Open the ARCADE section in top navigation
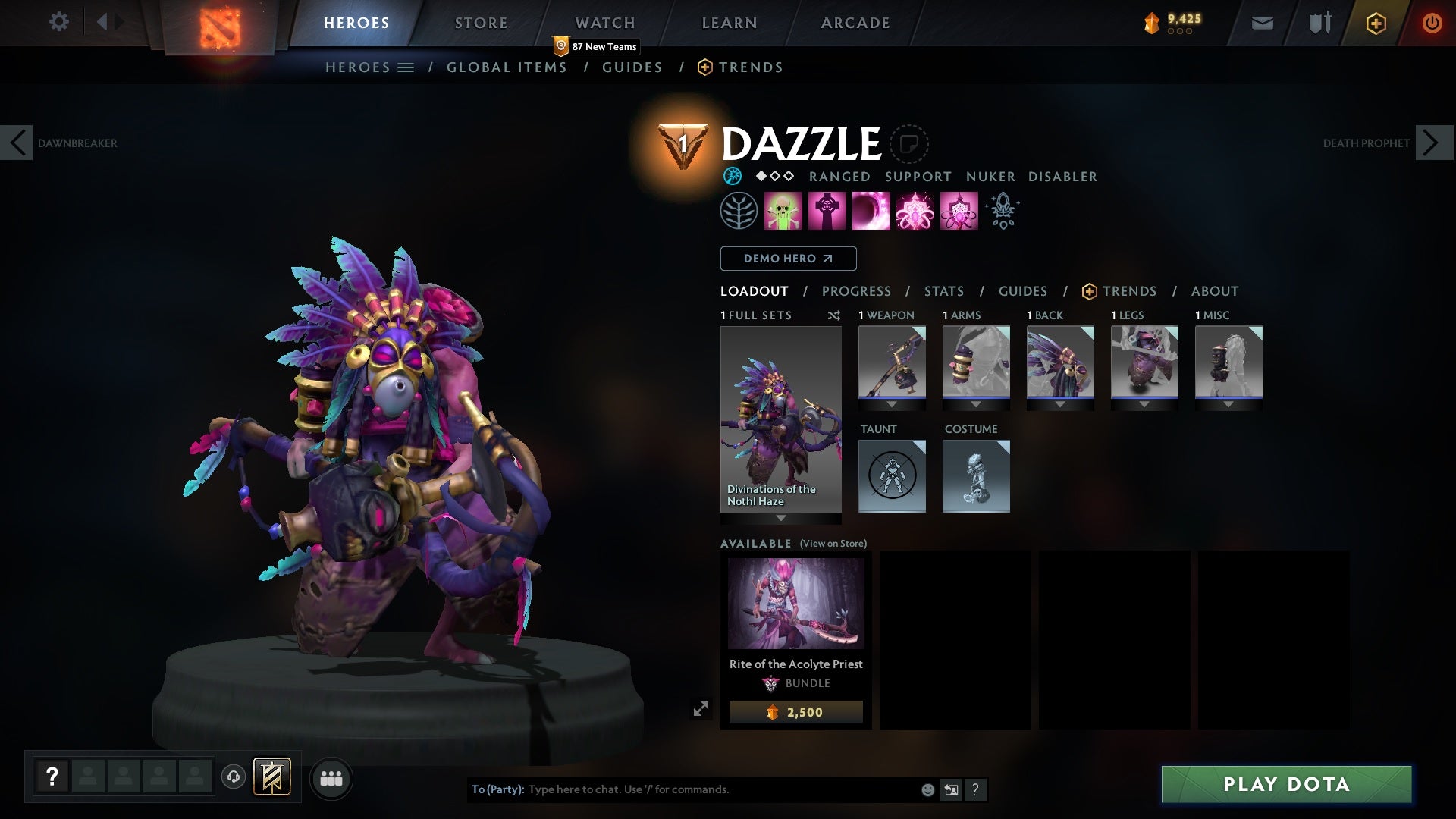1456x819 pixels. (x=855, y=22)
